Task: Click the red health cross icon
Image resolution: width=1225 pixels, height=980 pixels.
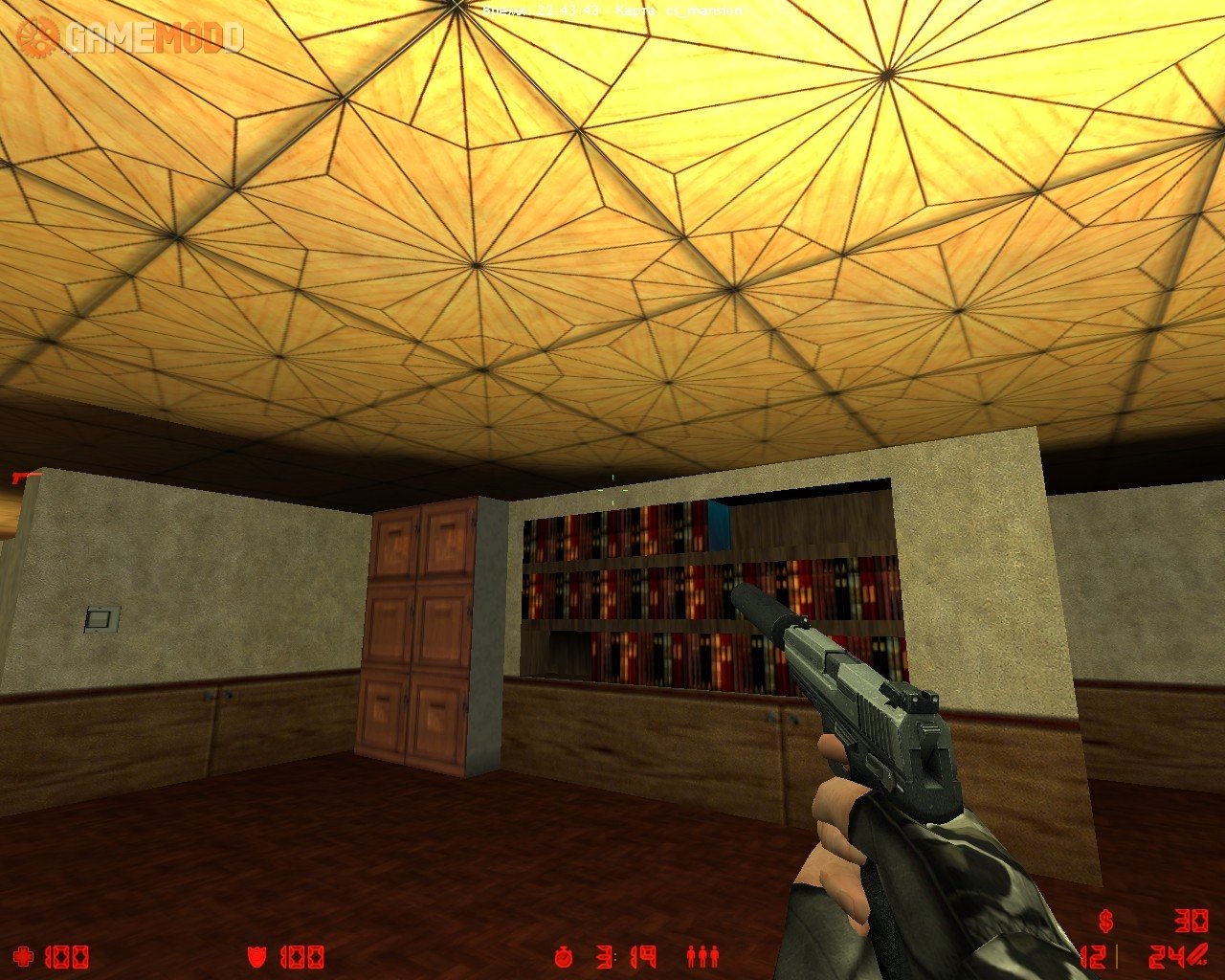Action: pos(24,956)
